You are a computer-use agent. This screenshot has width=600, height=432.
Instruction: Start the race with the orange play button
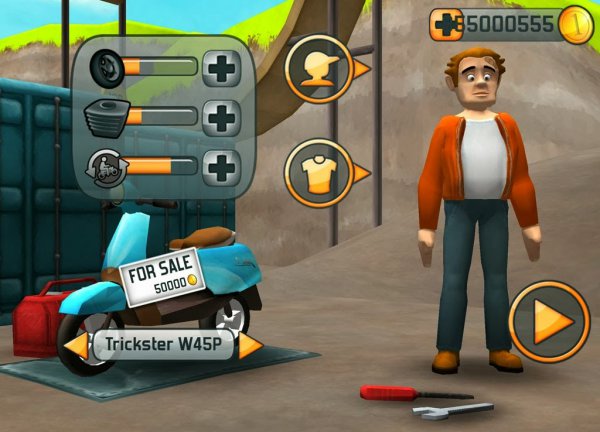[x=549, y=322]
